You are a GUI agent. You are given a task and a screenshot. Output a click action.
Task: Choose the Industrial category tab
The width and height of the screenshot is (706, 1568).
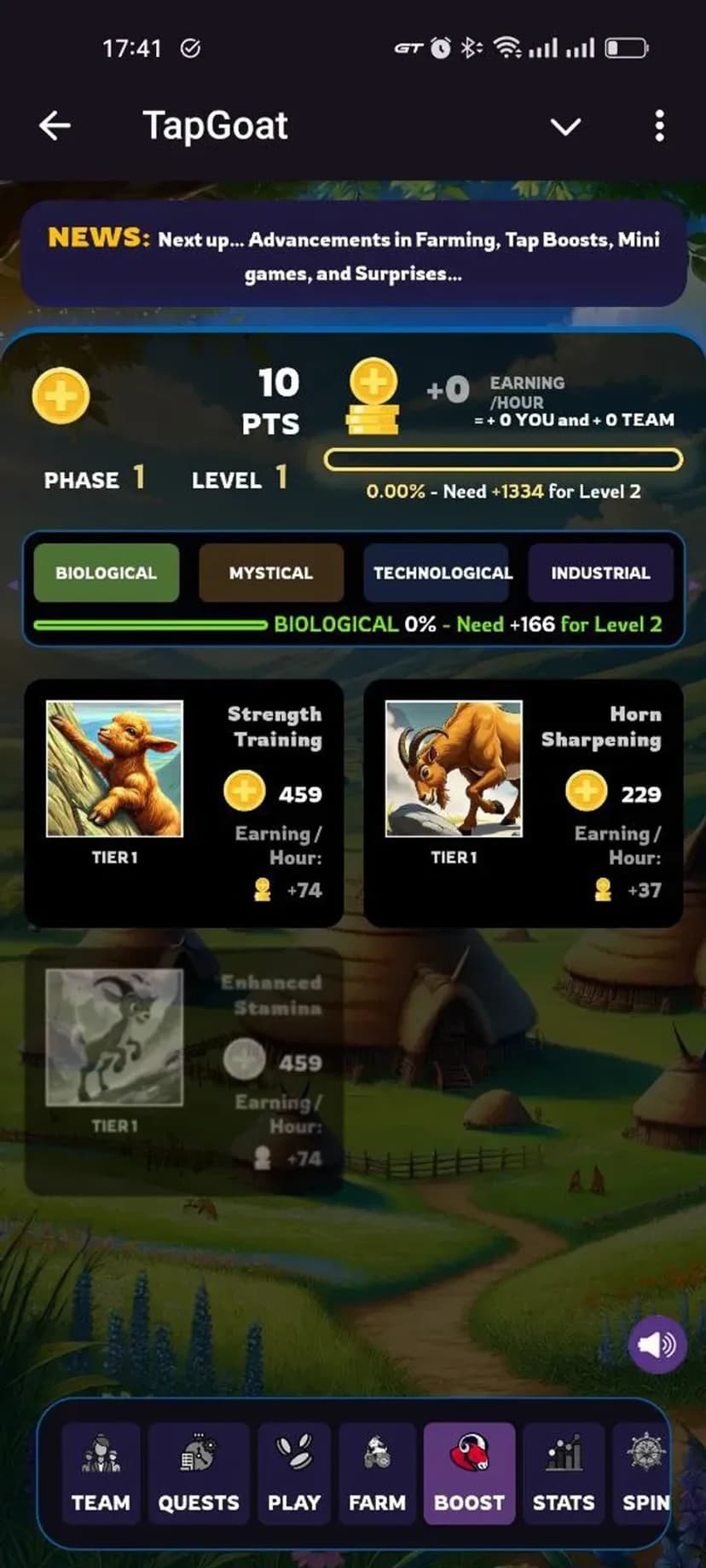pos(600,573)
